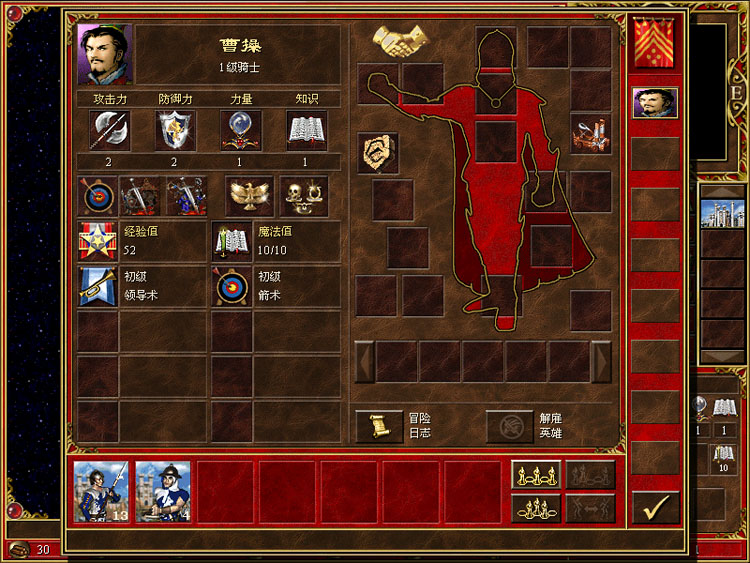Select the archer stack of 4

[x=163, y=492]
